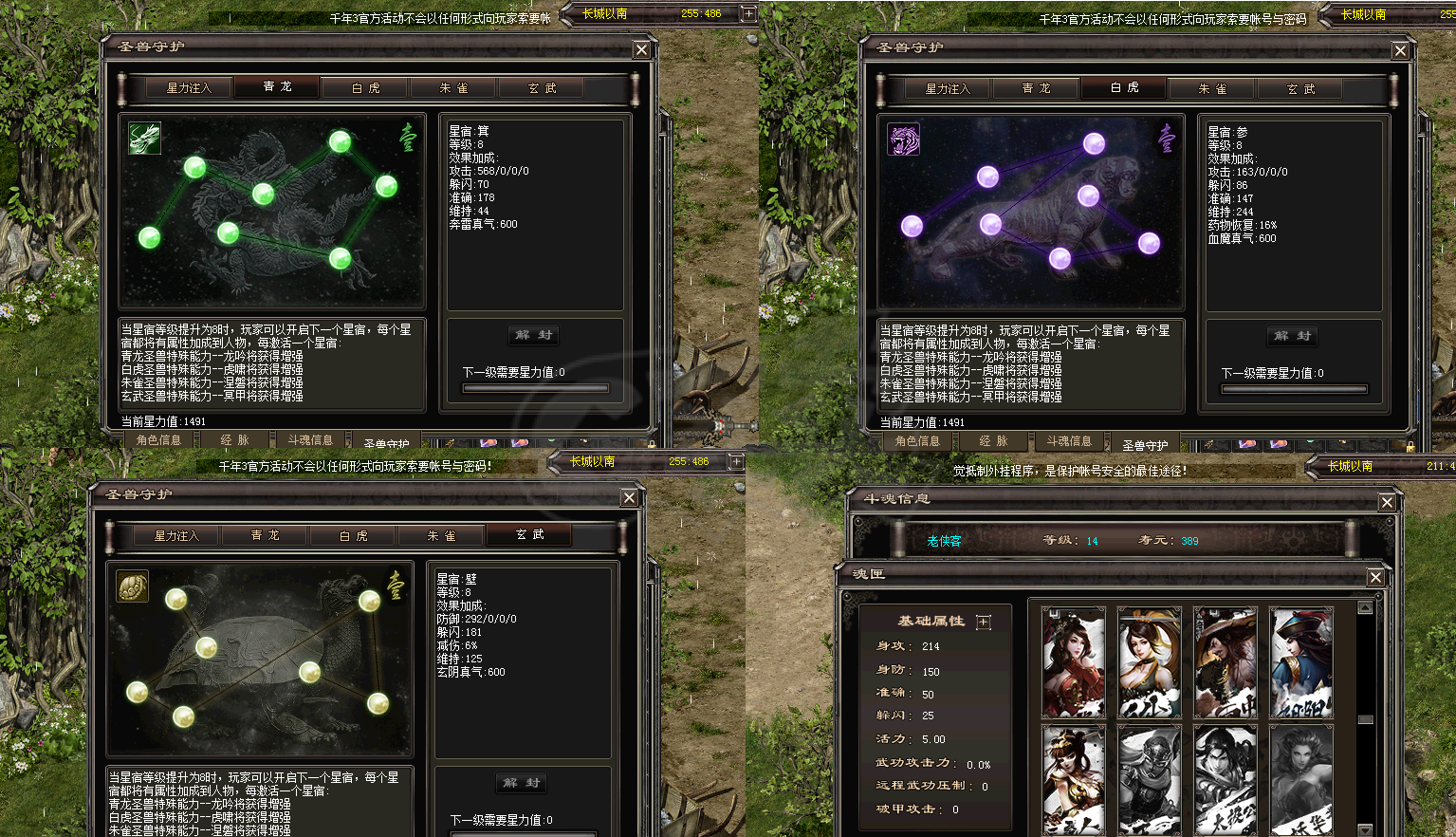Screen dimensions: 1456x837
Task: Toggle the golden padlock lock on the hotbar
Action: pos(651,444)
